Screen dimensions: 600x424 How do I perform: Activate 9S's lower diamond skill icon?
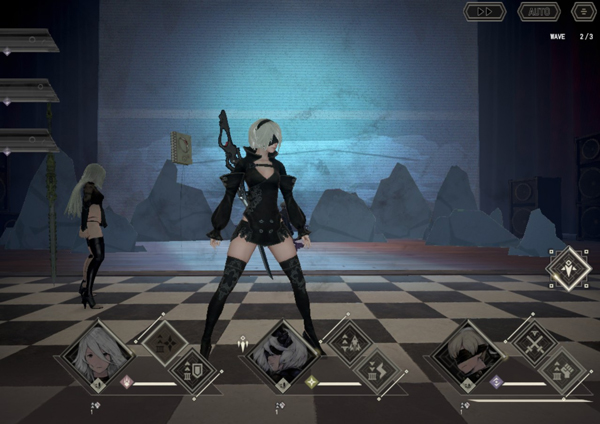(562, 369)
